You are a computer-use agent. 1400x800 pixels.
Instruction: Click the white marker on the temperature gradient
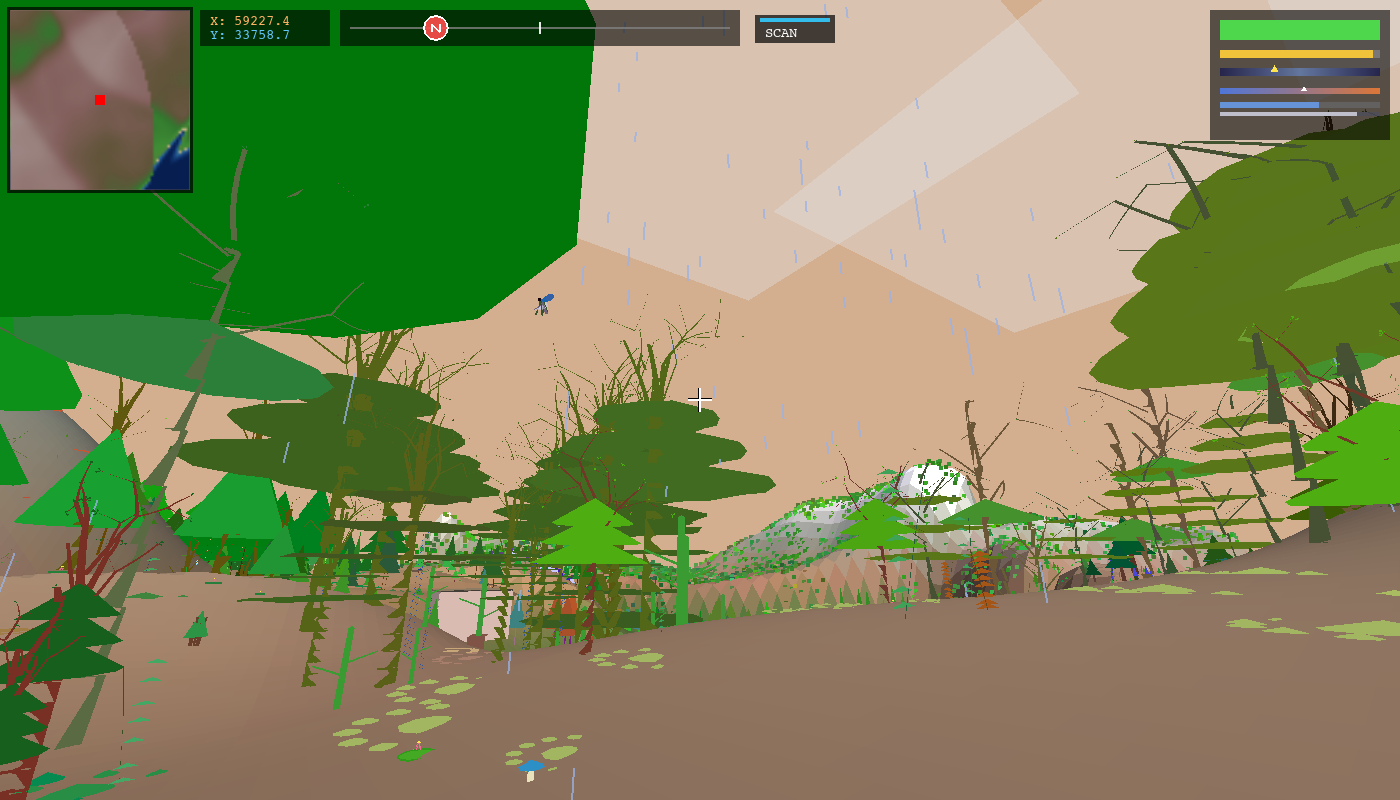[x=1305, y=88]
